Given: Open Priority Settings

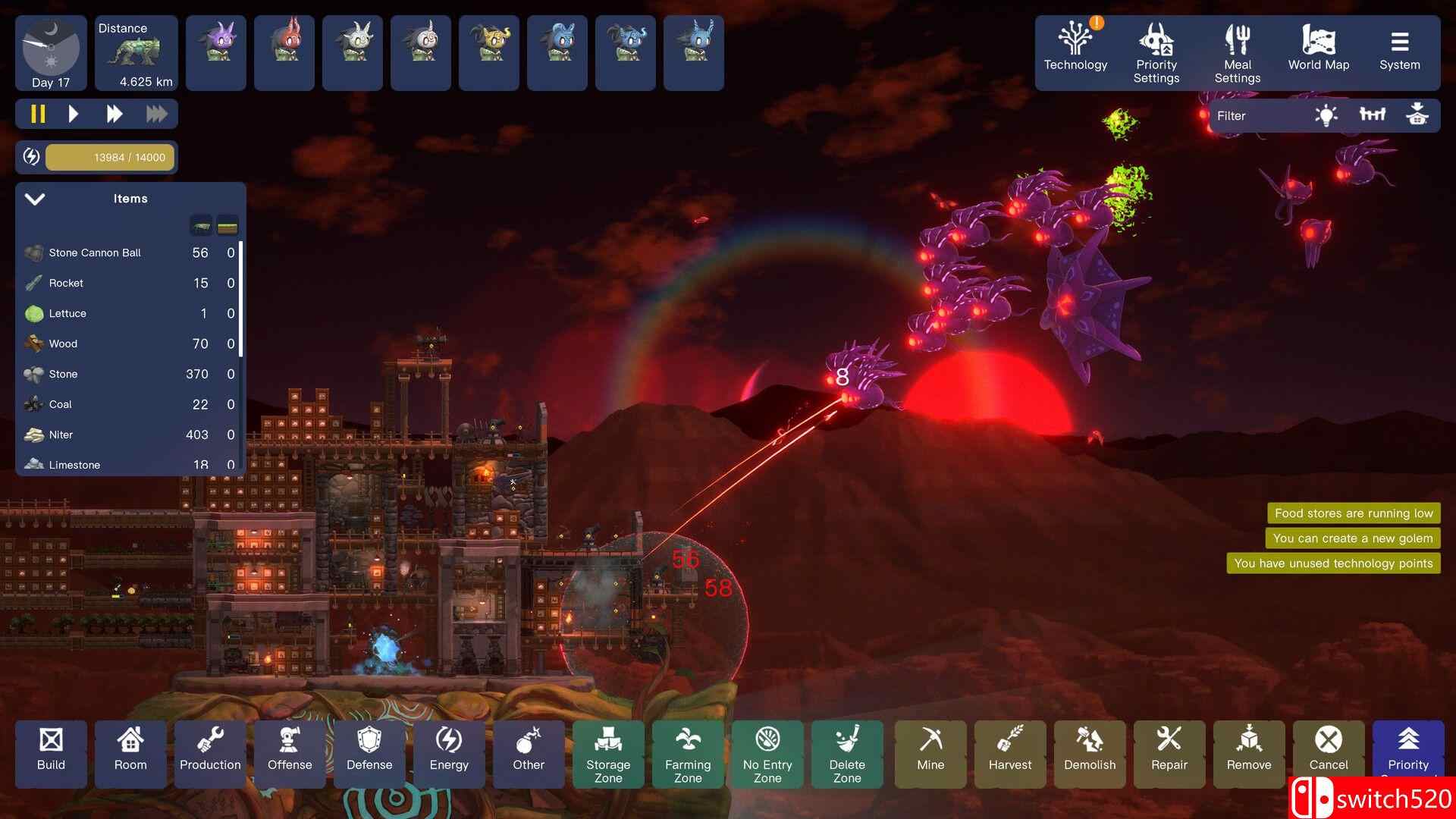Looking at the screenshot, I should point(1156,52).
